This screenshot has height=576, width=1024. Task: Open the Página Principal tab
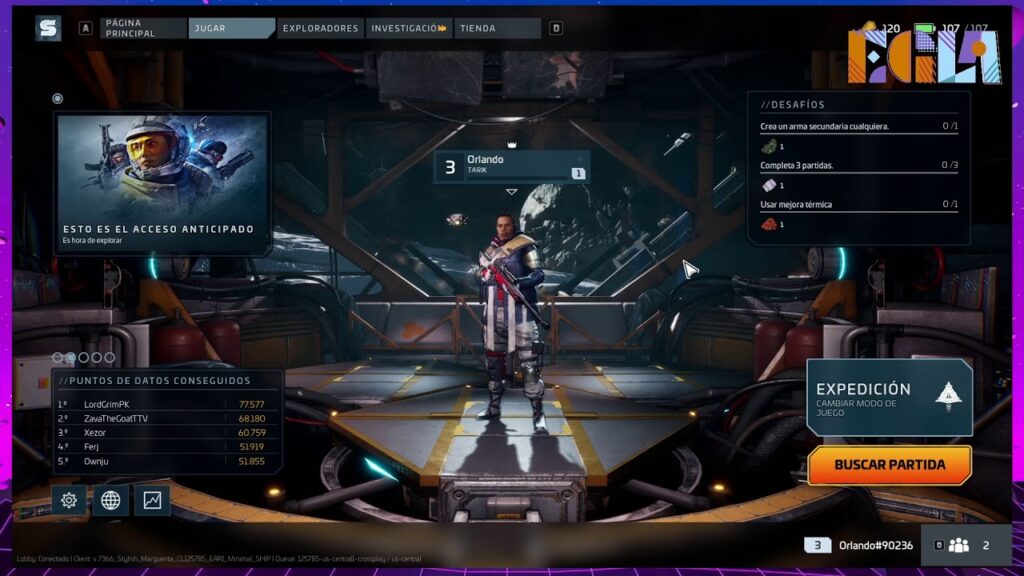(x=142, y=28)
